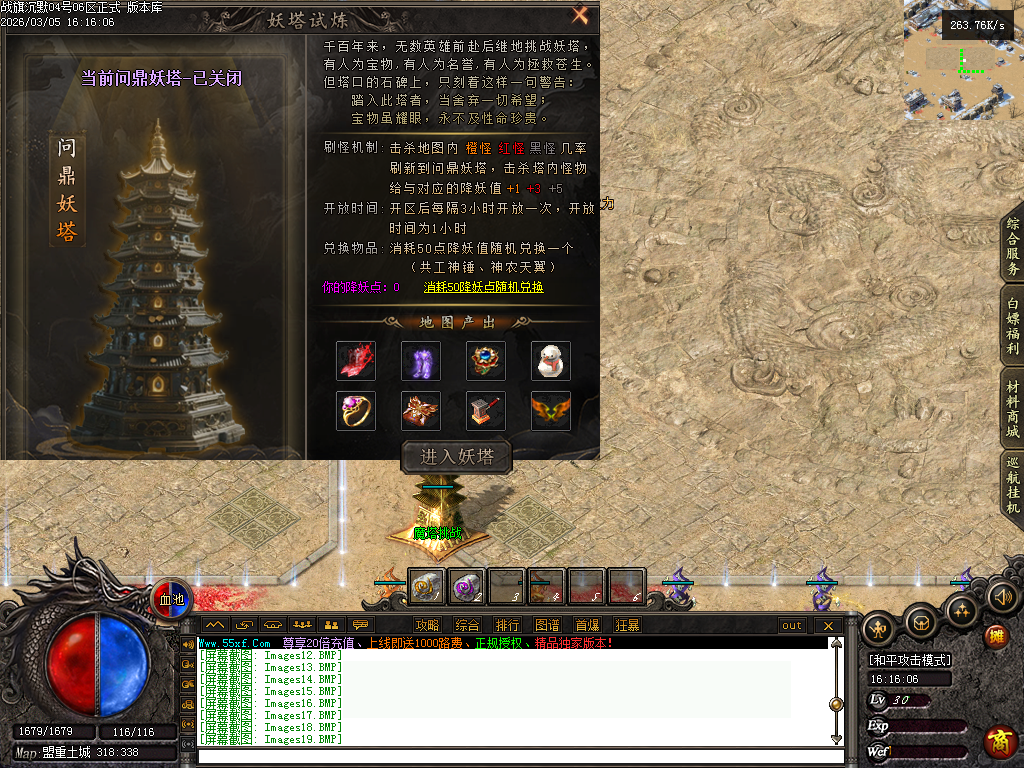
Task: Open the 排行 ranking tab
Action: click(x=507, y=625)
